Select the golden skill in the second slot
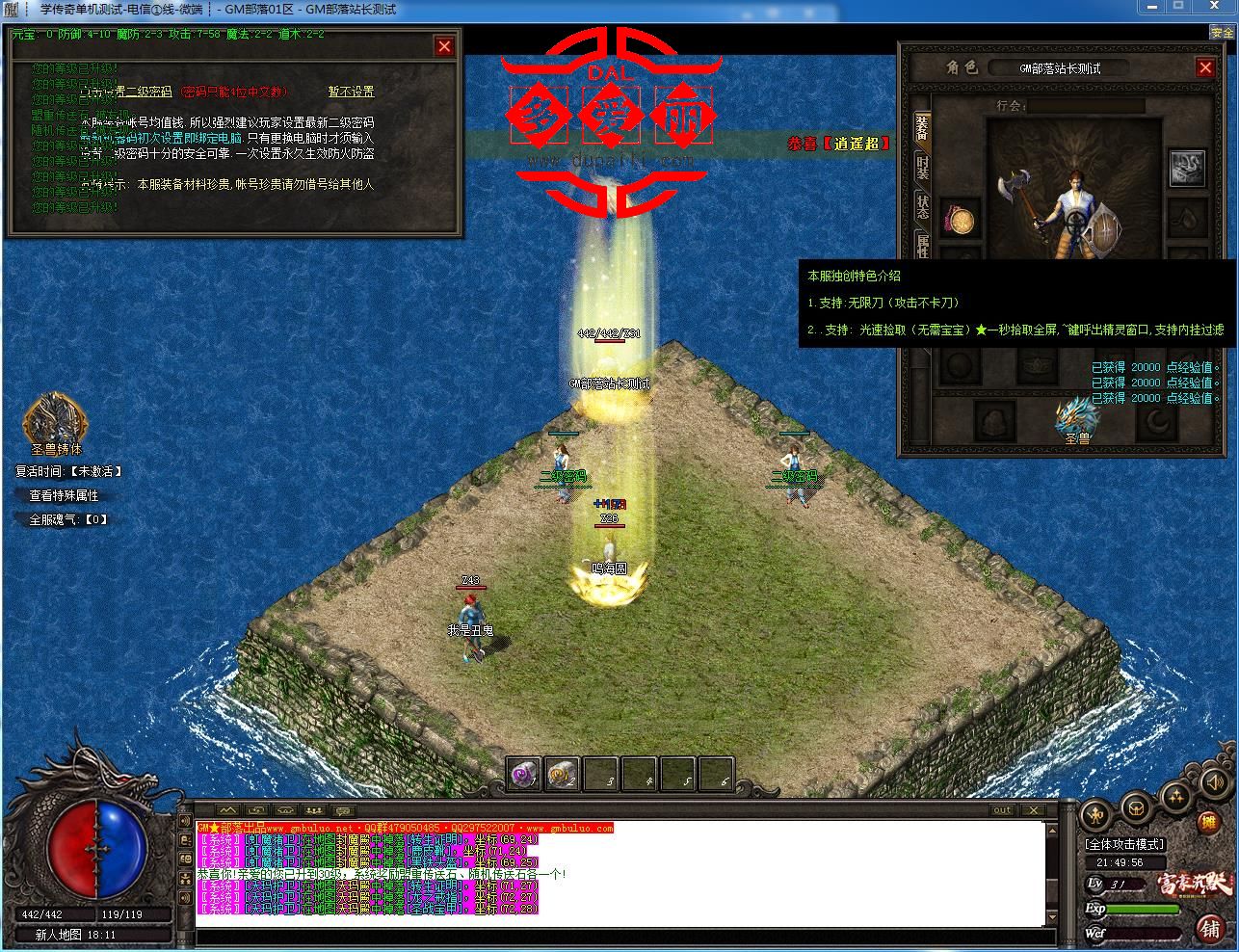Image resolution: width=1239 pixels, height=952 pixels. 560,774
